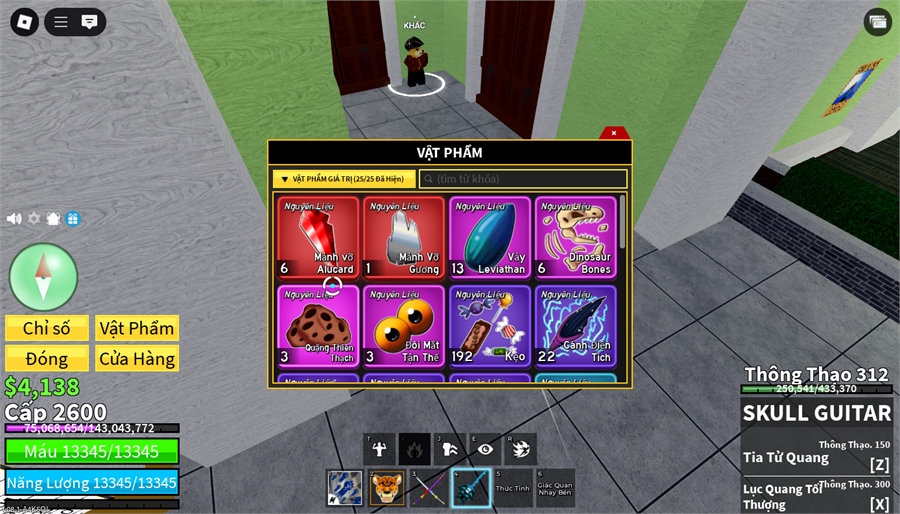
Task: Pick the Cánh Điện Tích item
Action: [576, 326]
